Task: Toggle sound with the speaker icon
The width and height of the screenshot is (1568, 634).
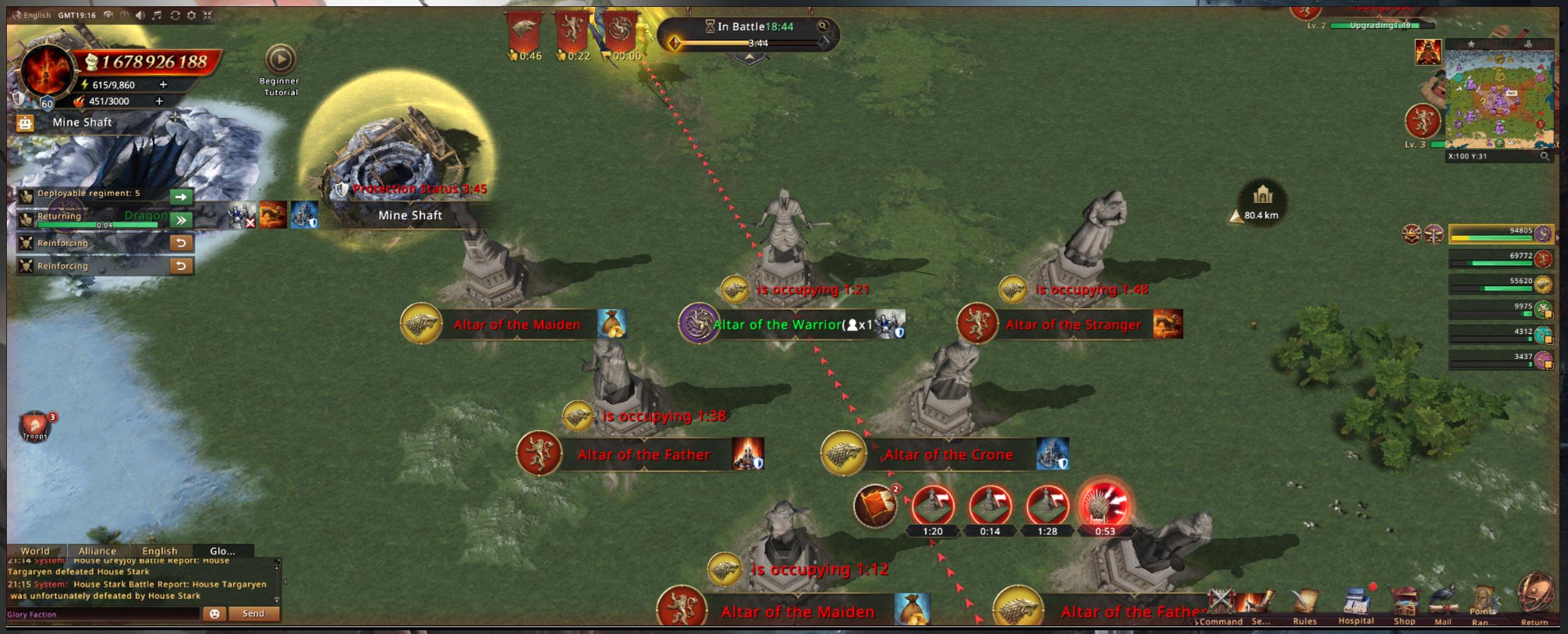Action: point(140,15)
